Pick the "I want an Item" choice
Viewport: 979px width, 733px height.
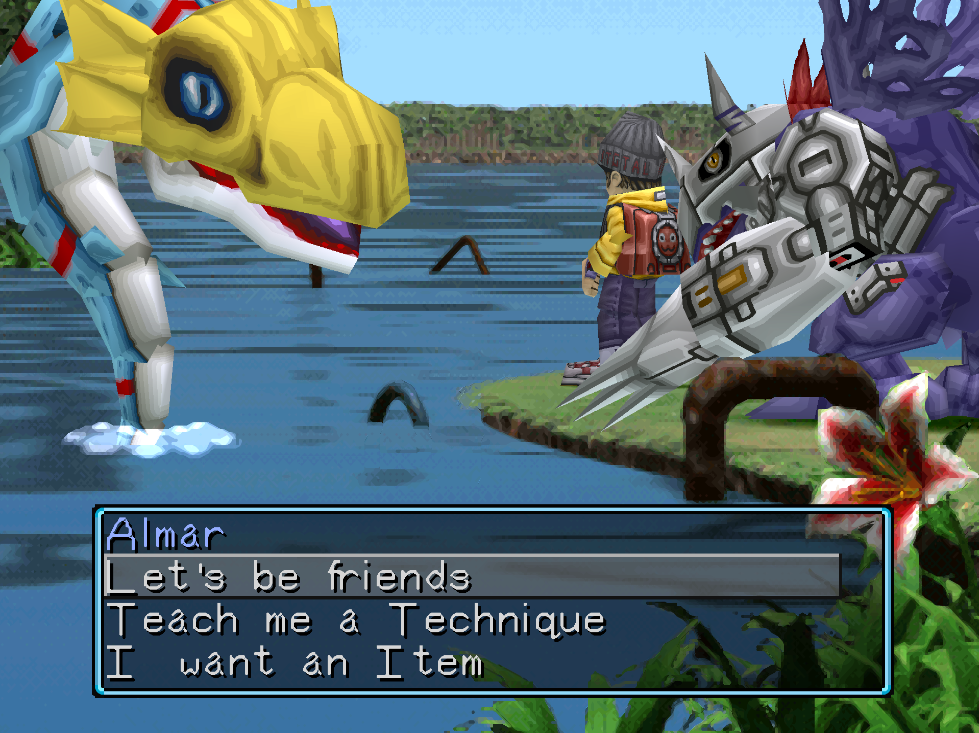pos(295,663)
